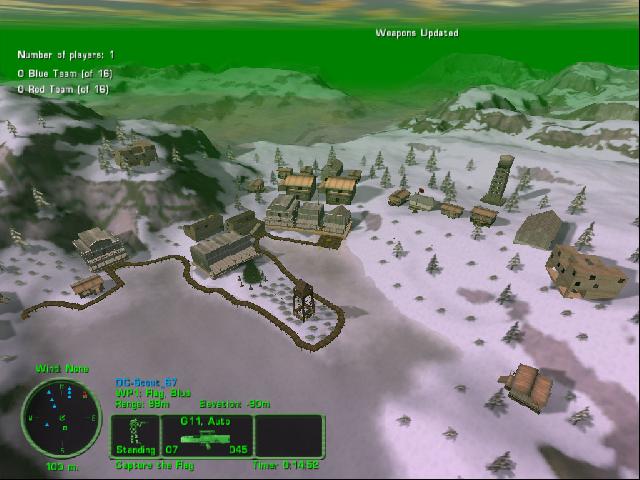Select the G11 rifle weapon panel

coord(206,435)
